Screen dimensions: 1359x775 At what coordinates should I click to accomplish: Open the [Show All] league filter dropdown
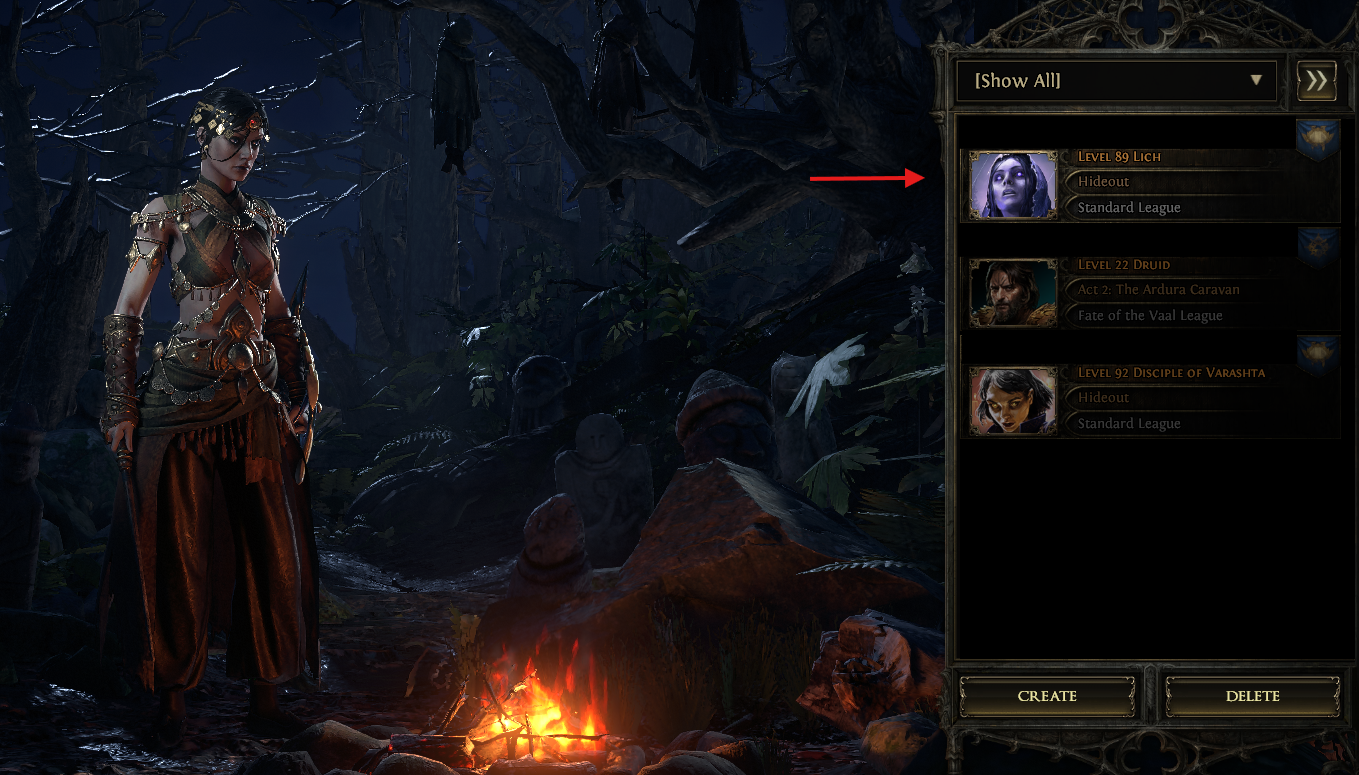(x=1116, y=81)
